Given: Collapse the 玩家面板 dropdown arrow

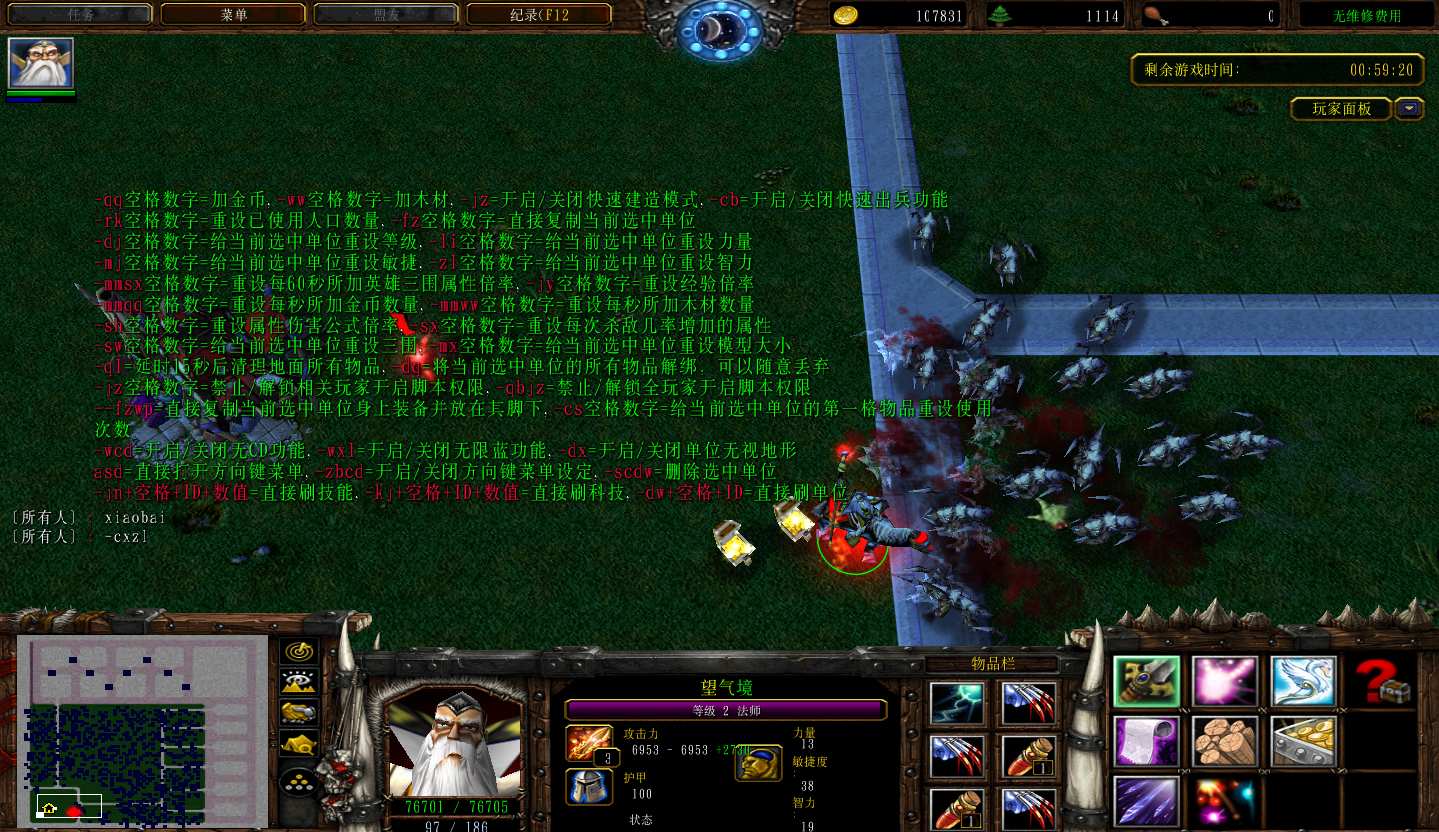Looking at the screenshot, I should (x=1410, y=109).
